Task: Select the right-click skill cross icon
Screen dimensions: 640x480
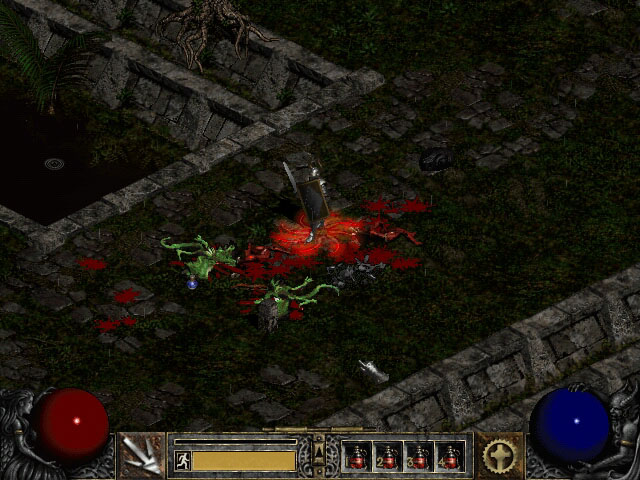Action: (x=497, y=455)
